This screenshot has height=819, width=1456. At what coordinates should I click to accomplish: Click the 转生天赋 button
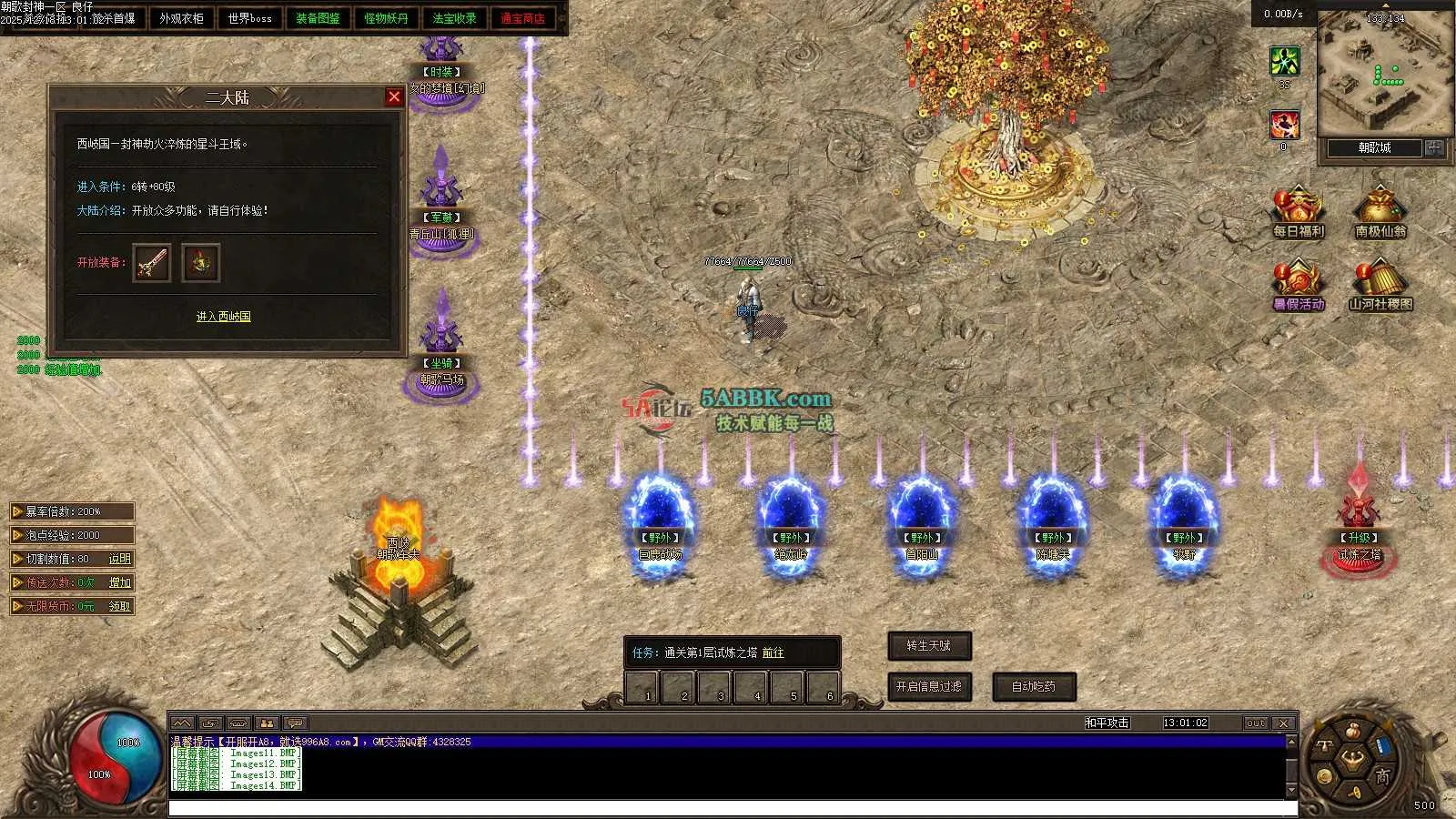[929, 646]
